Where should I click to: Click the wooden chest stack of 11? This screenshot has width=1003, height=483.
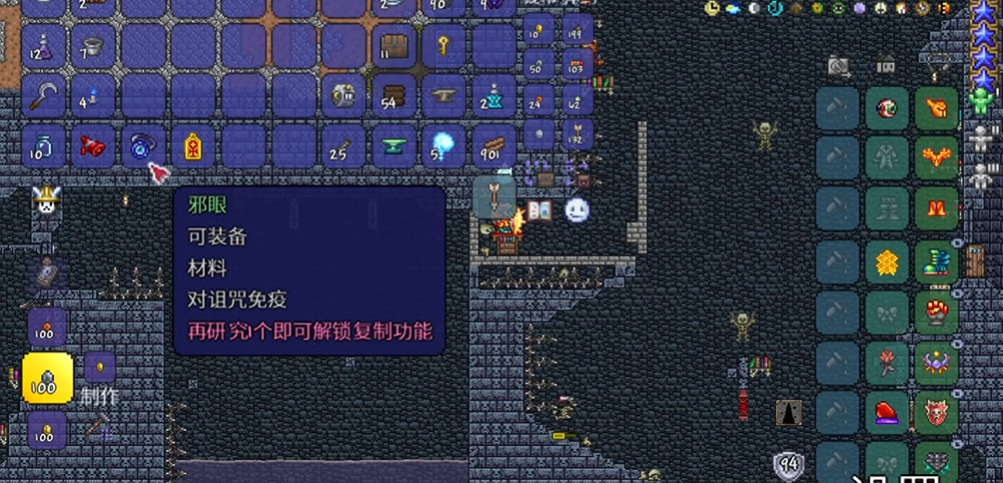click(394, 46)
